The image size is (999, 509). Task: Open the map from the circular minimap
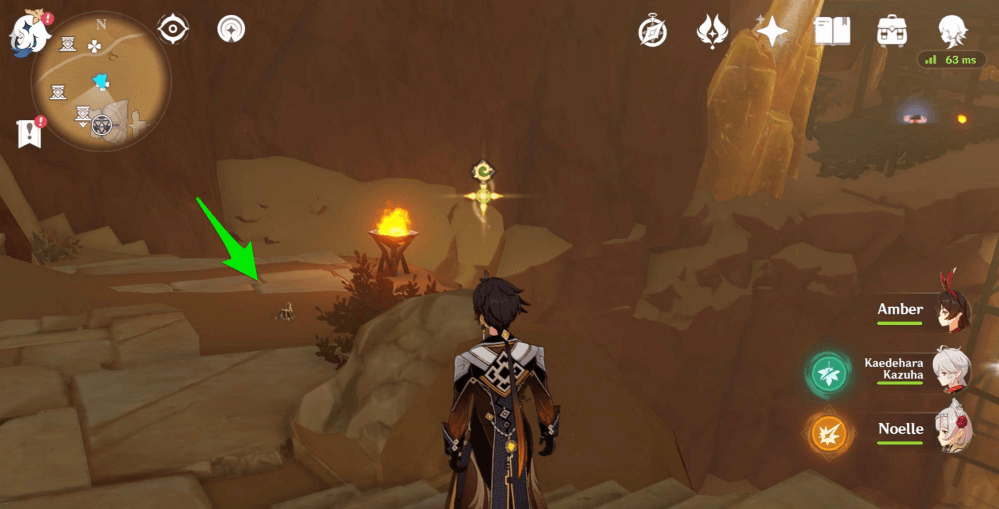click(x=99, y=81)
